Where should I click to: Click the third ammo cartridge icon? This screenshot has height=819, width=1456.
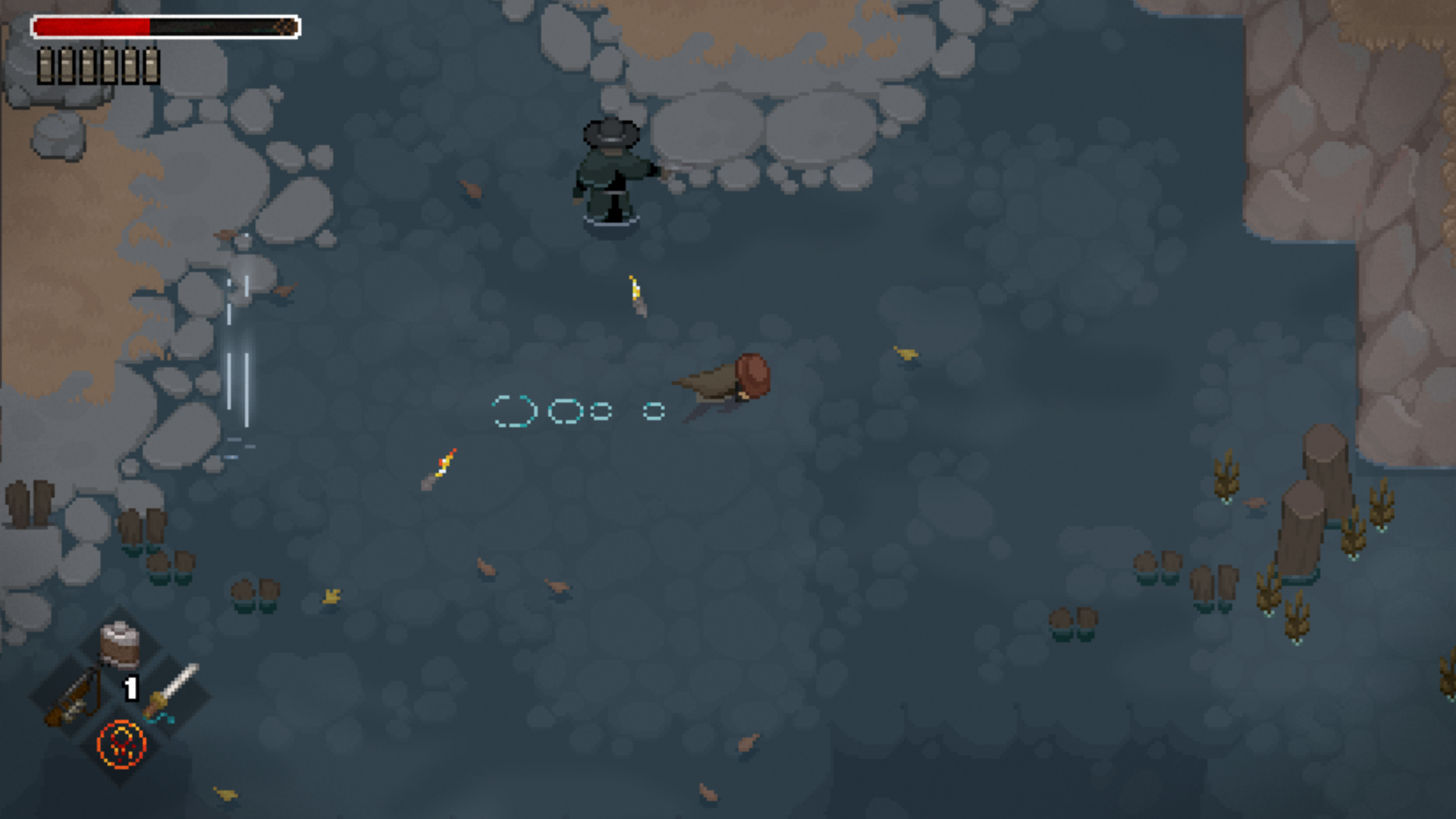tap(88, 64)
